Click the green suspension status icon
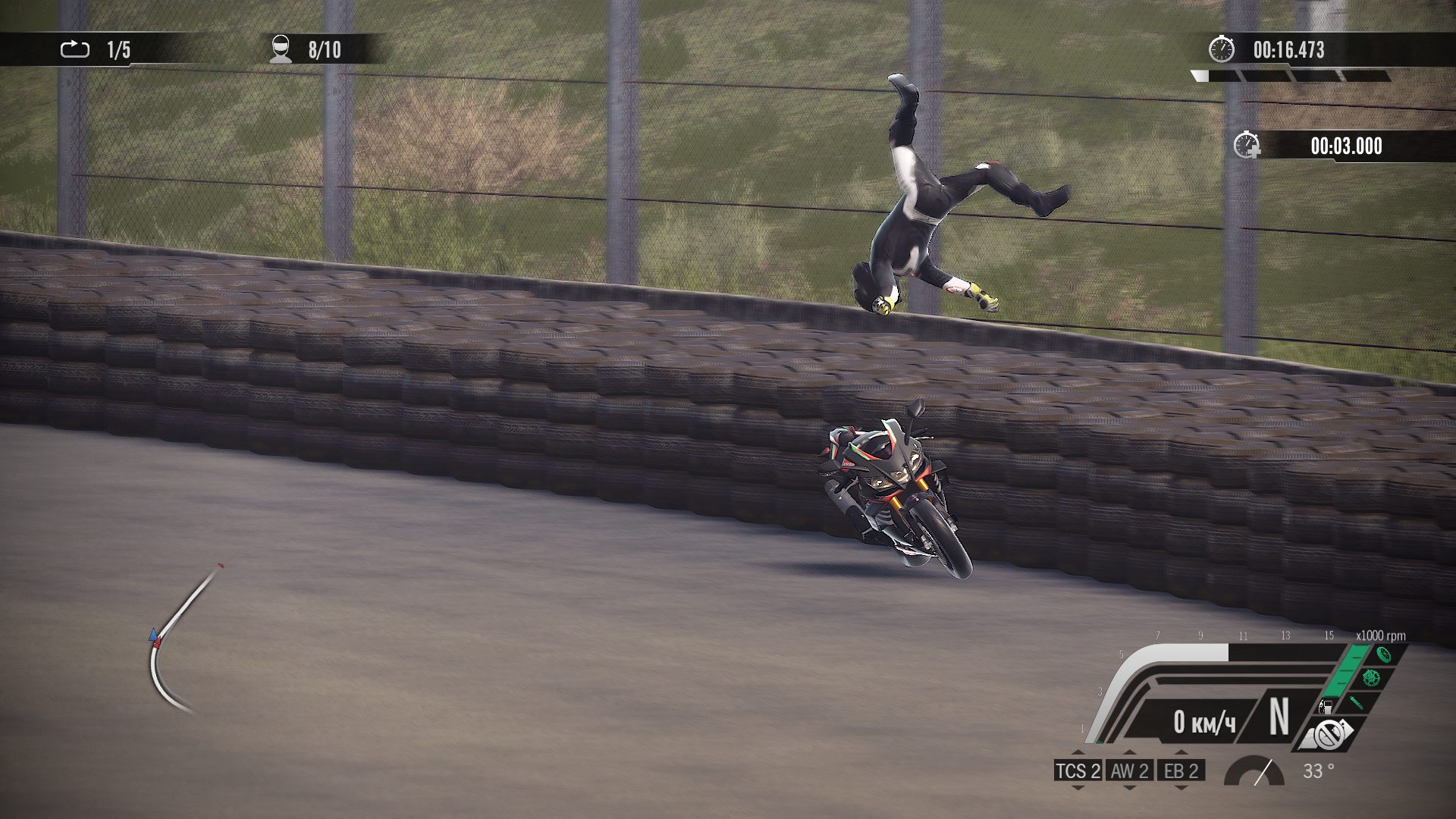 (x=1357, y=702)
